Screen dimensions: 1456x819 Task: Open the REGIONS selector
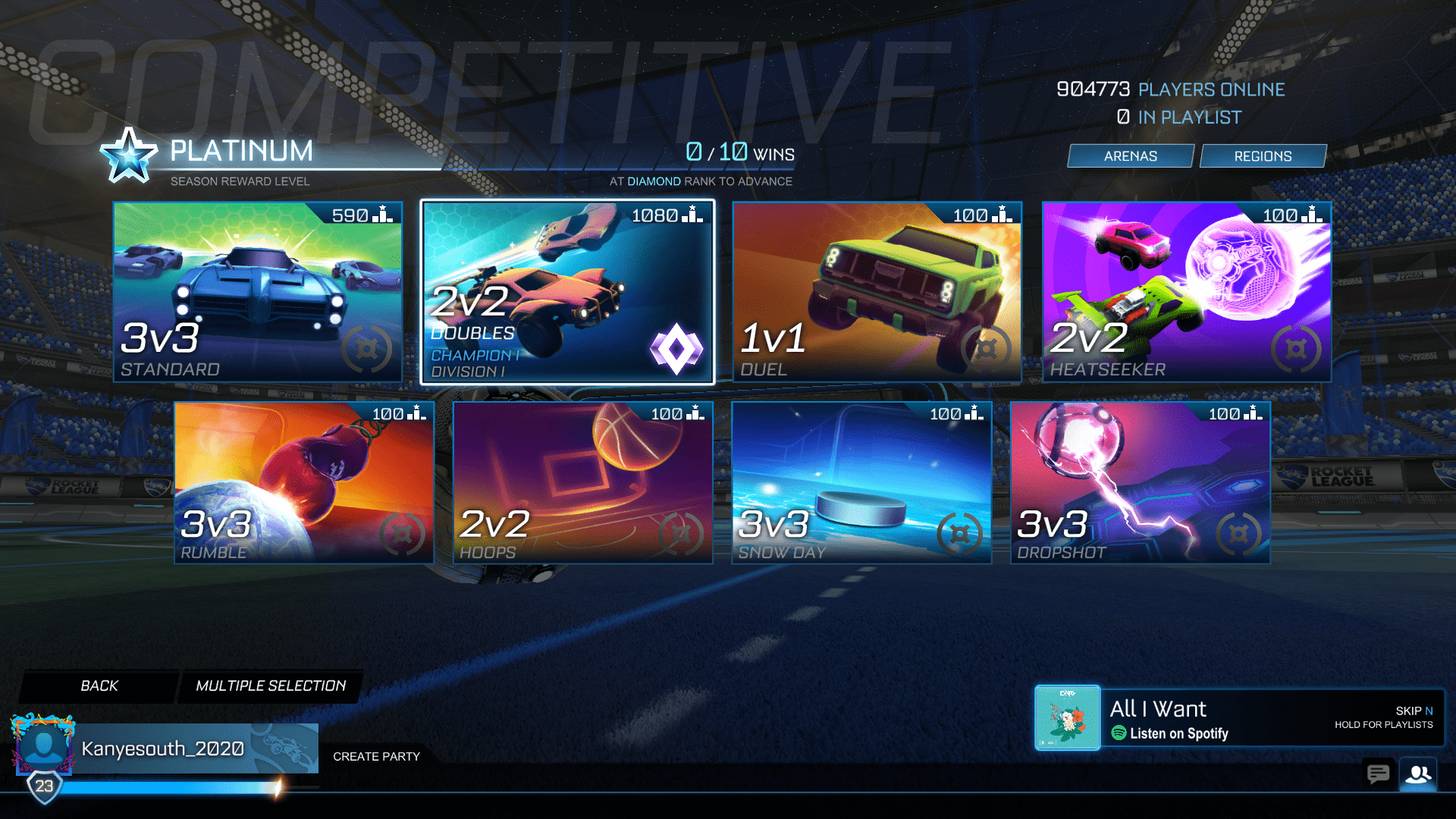(x=1263, y=155)
